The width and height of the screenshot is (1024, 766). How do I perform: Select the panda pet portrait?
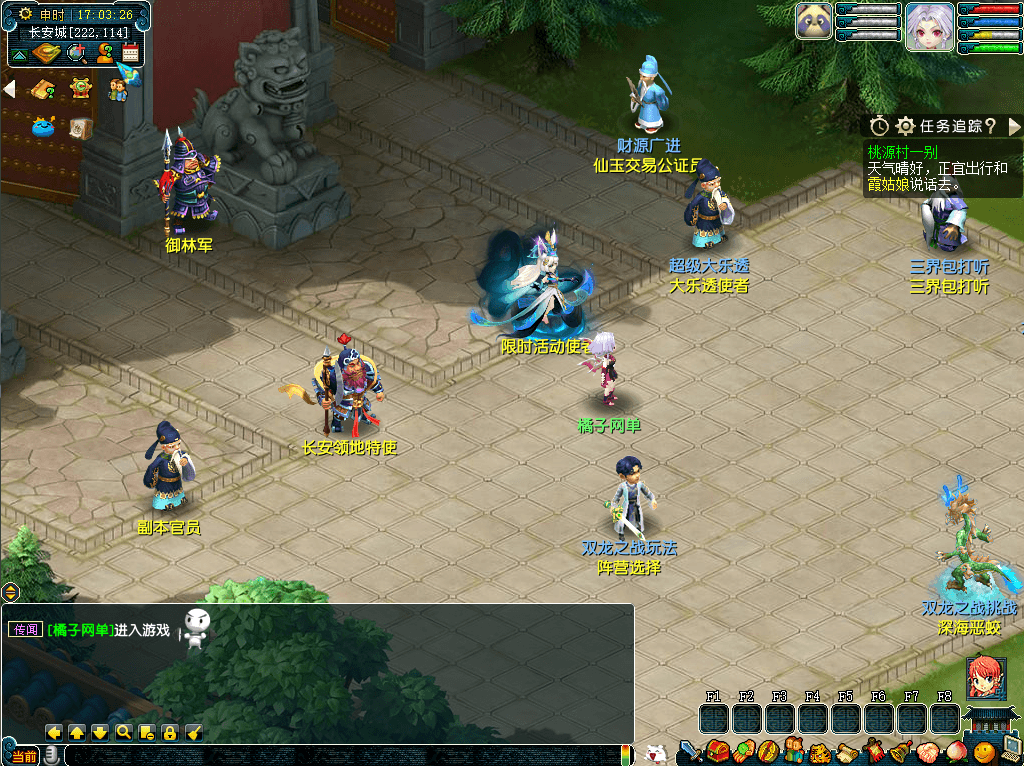coord(814,21)
